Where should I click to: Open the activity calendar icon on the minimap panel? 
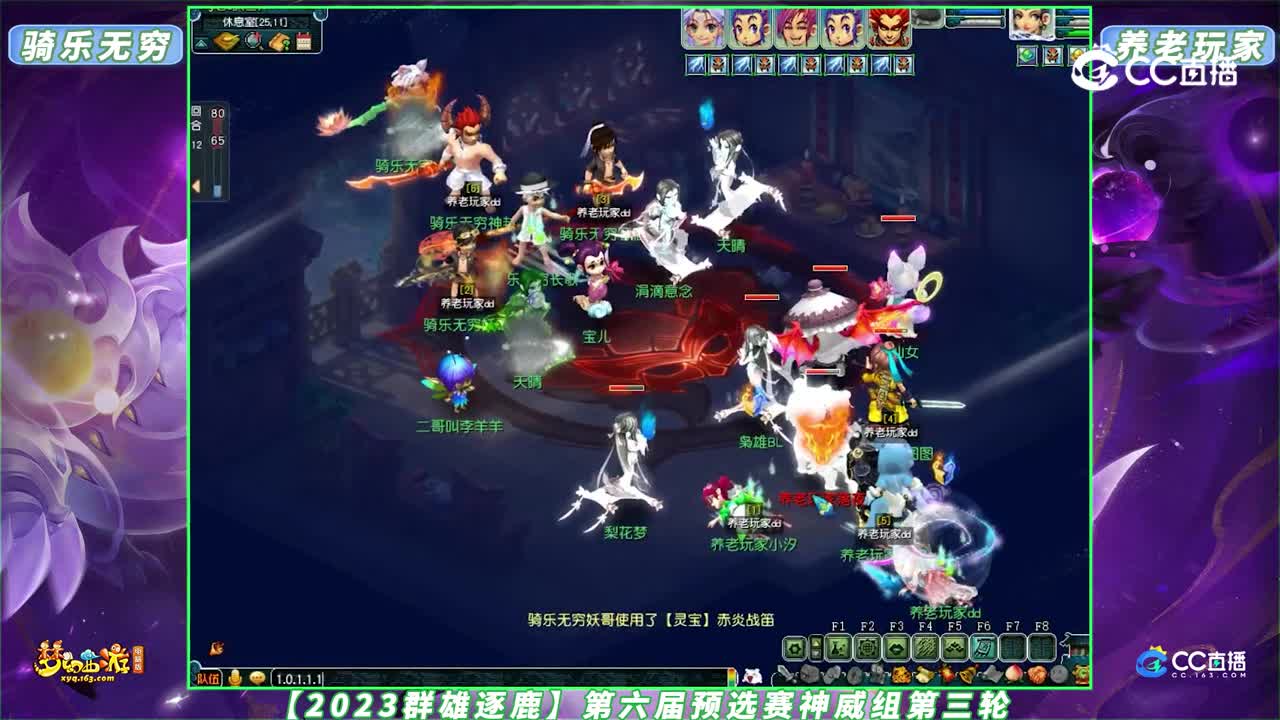(305, 41)
